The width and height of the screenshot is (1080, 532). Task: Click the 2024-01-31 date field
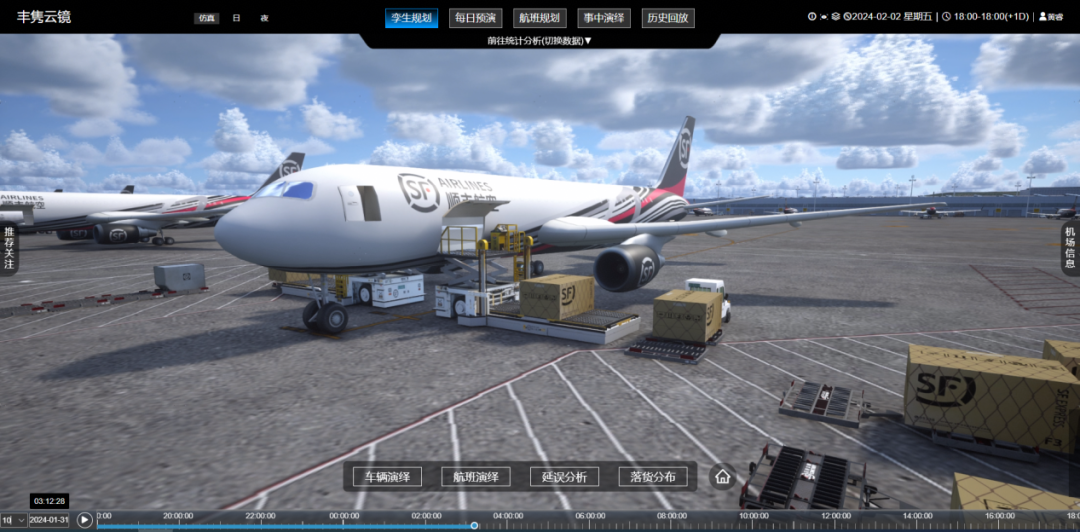coord(49,520)
